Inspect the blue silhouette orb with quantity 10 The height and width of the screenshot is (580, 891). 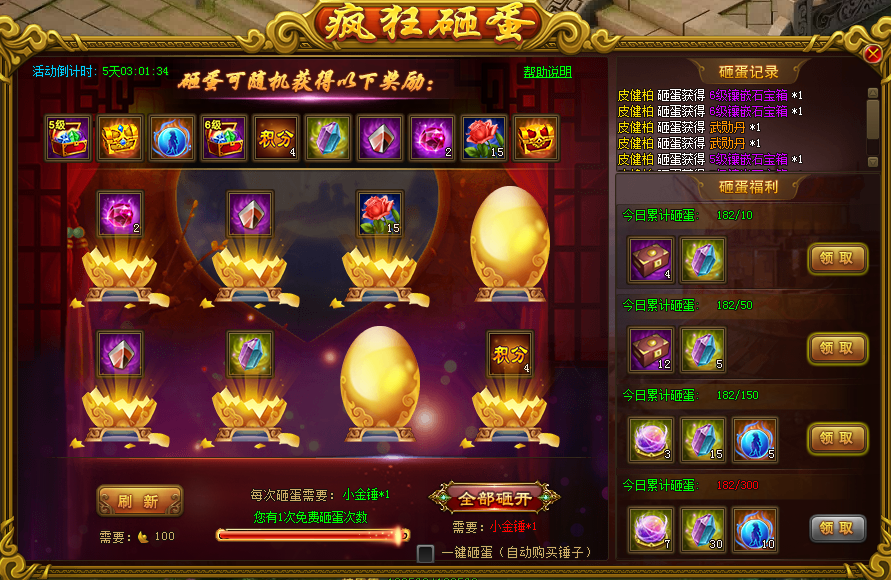pos(755,529)
